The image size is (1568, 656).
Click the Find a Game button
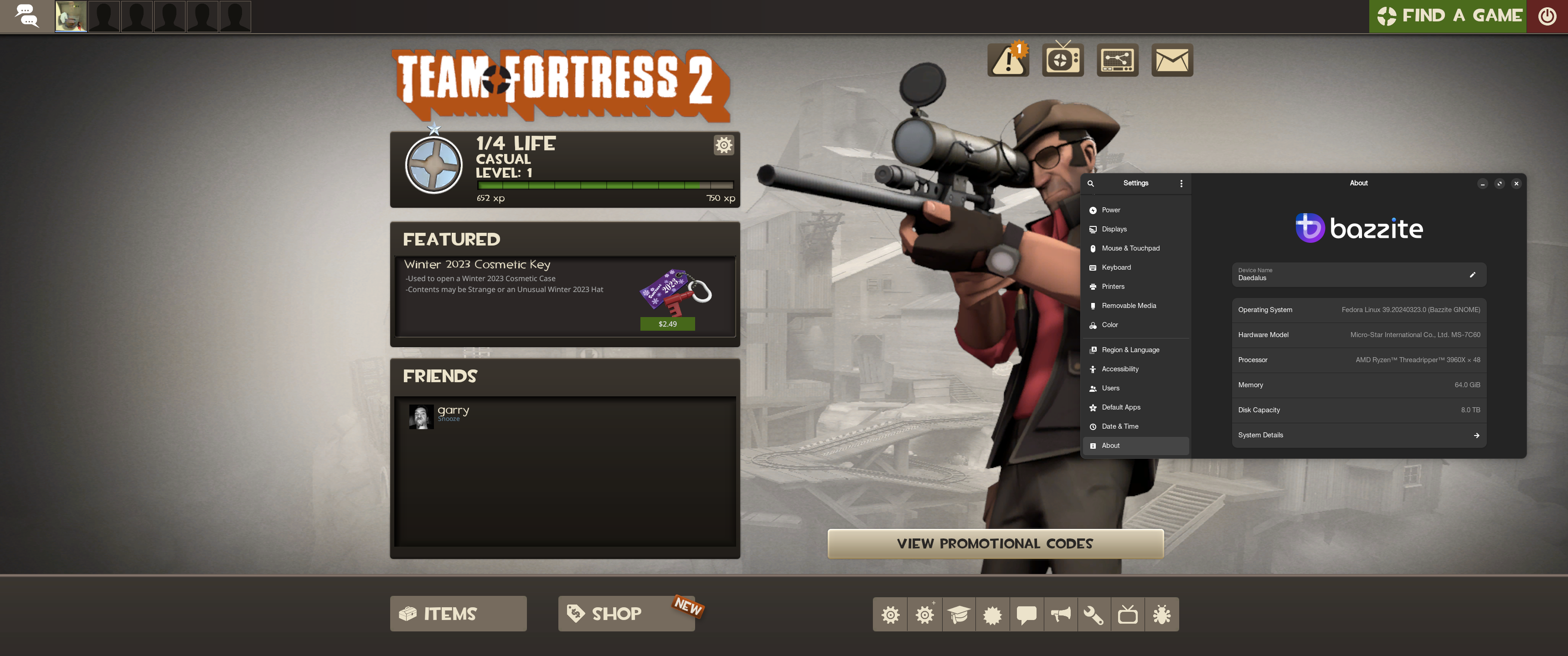click(x=1449, y=16)
